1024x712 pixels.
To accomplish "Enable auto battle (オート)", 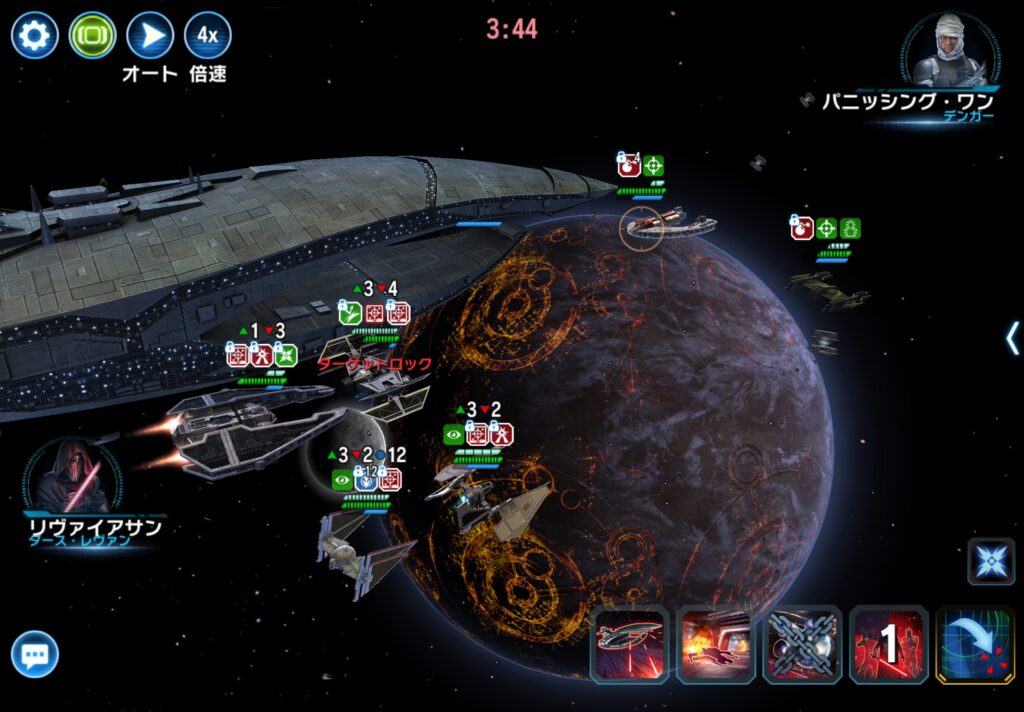I will click(x=150, y=36).
